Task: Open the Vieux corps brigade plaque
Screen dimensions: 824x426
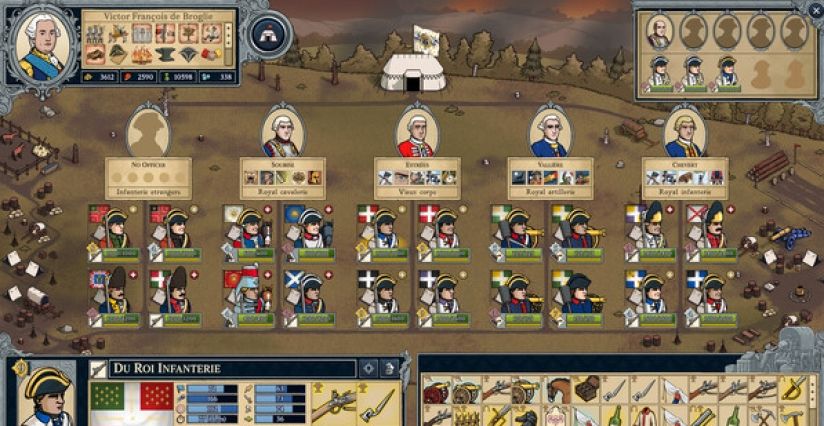Action: [416, 176]
